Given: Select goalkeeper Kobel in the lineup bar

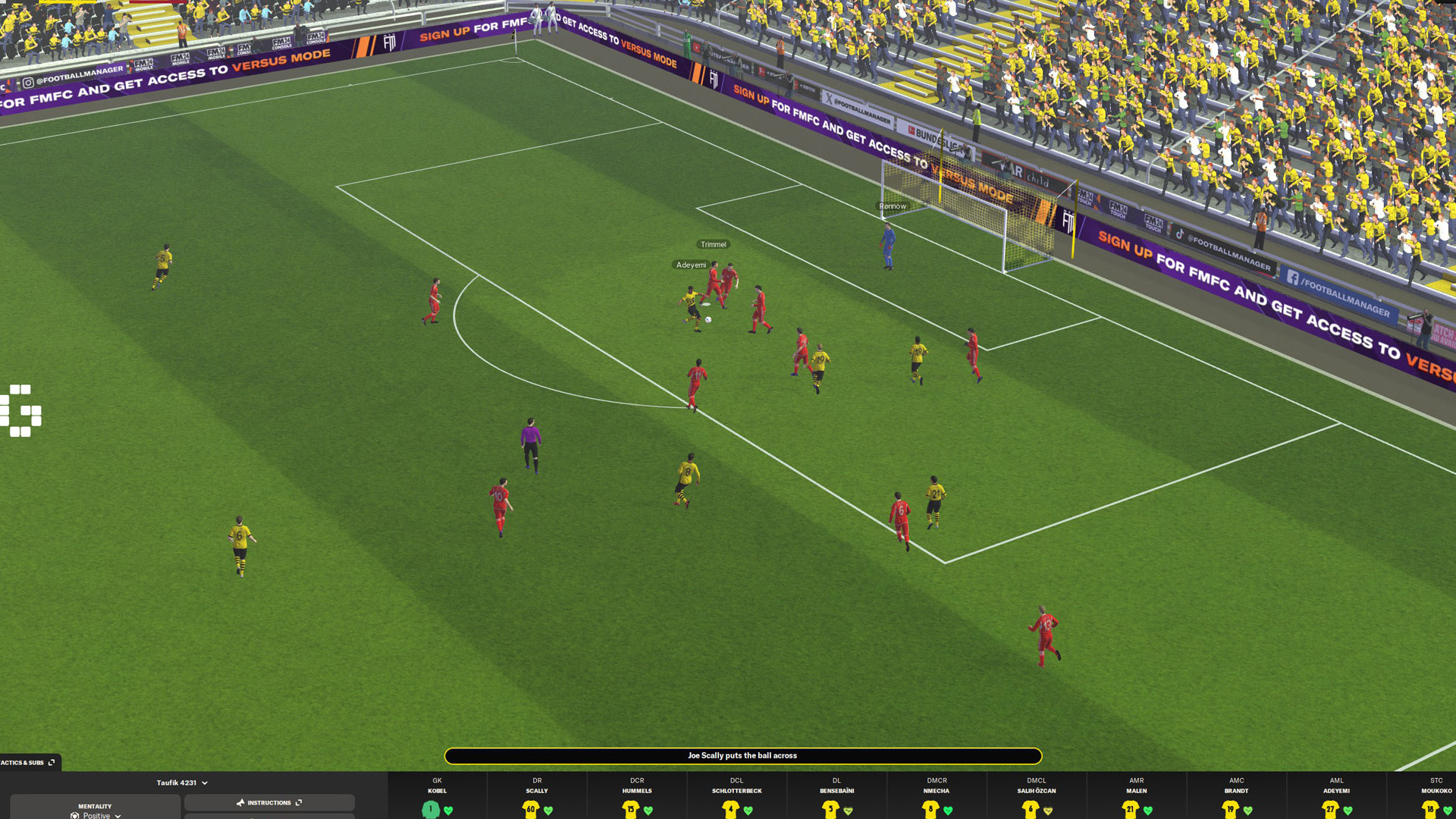Looking at the screenshot, I should coord(437,795).
